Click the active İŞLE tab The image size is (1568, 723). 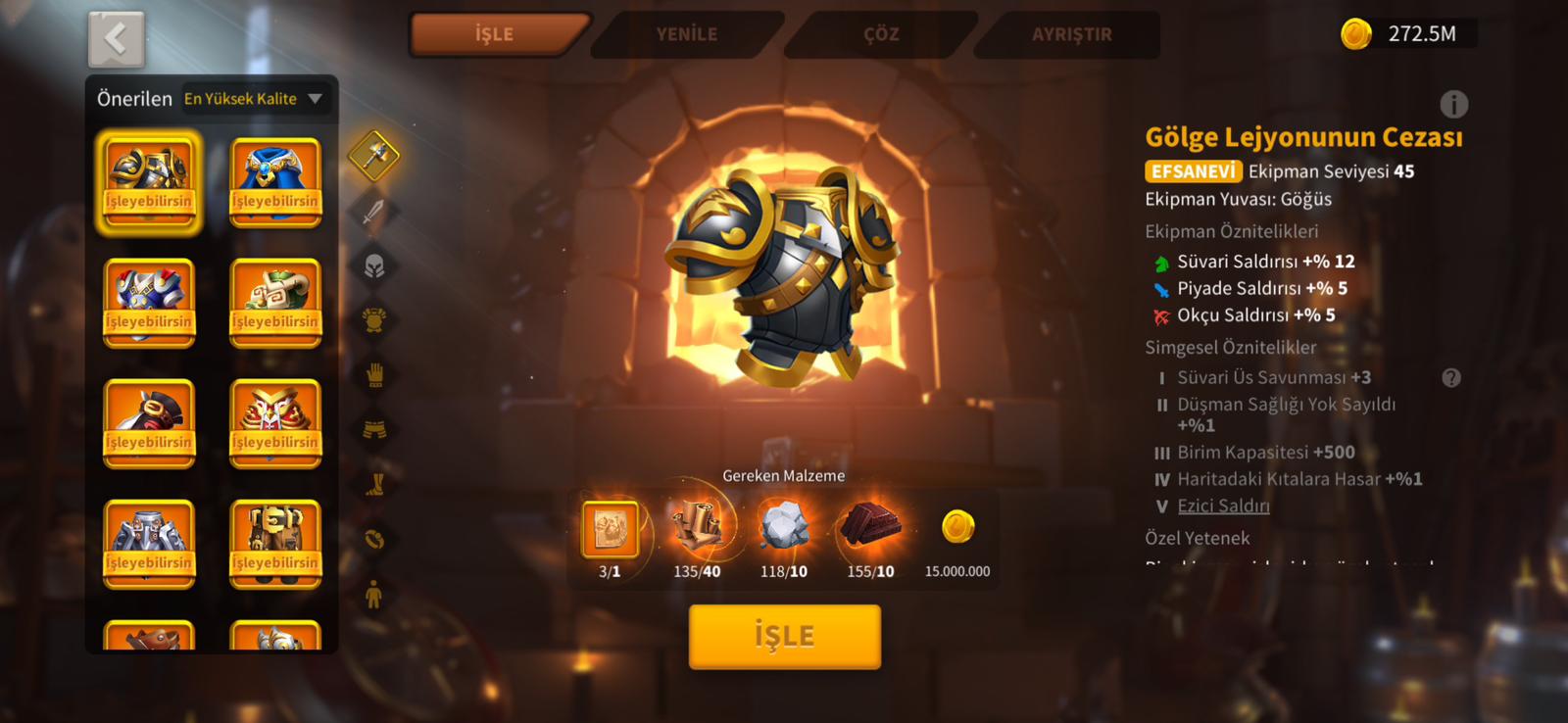tap(495, 34)
